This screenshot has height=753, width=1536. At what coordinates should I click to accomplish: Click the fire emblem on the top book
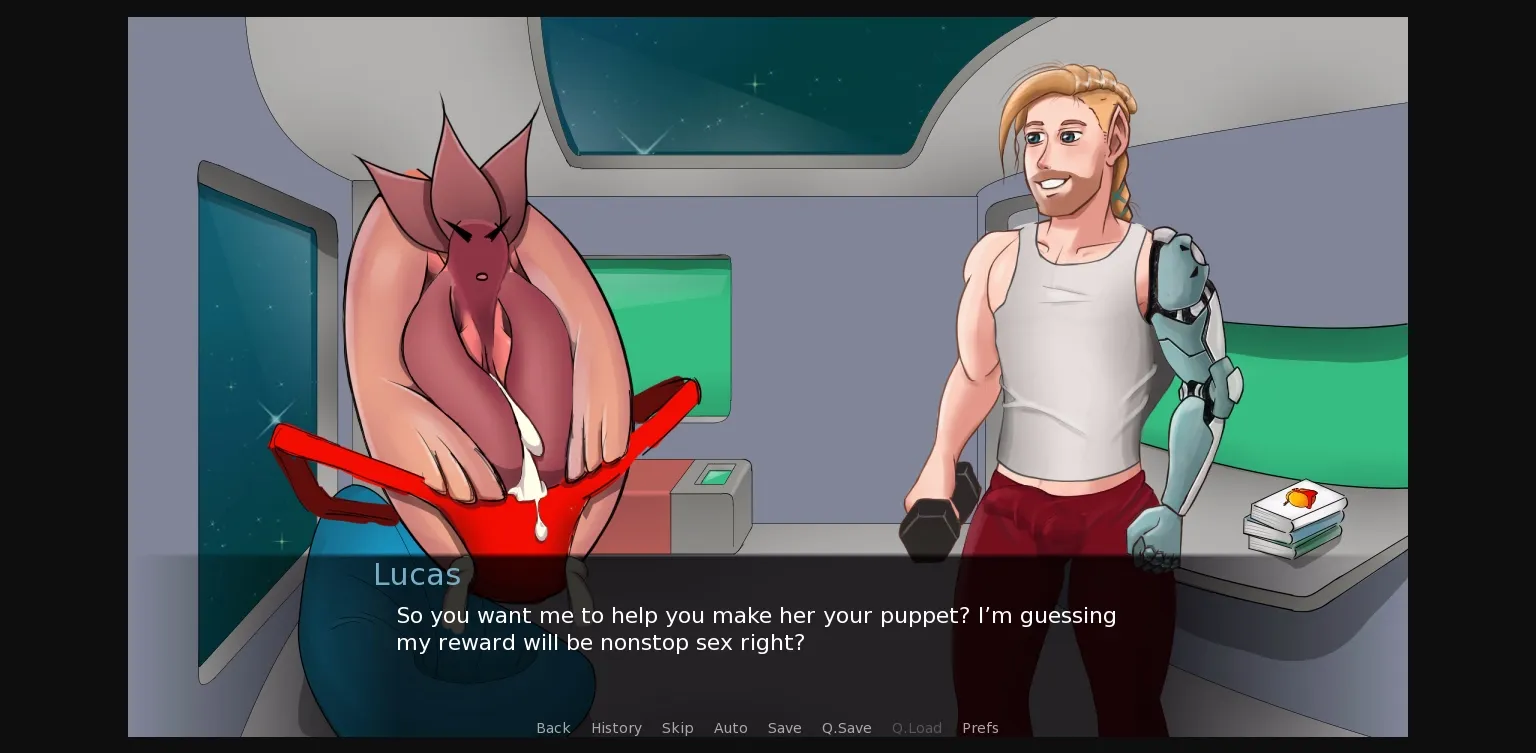tap(1300, 498)
